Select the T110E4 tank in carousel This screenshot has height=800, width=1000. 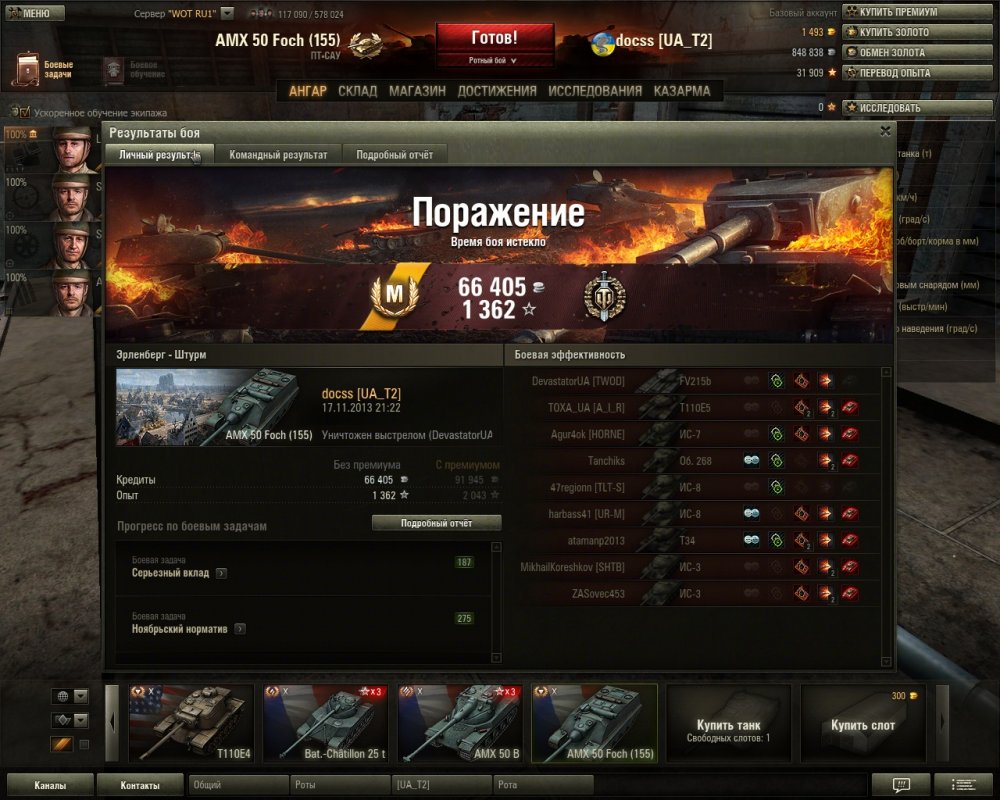click(189, 722)
